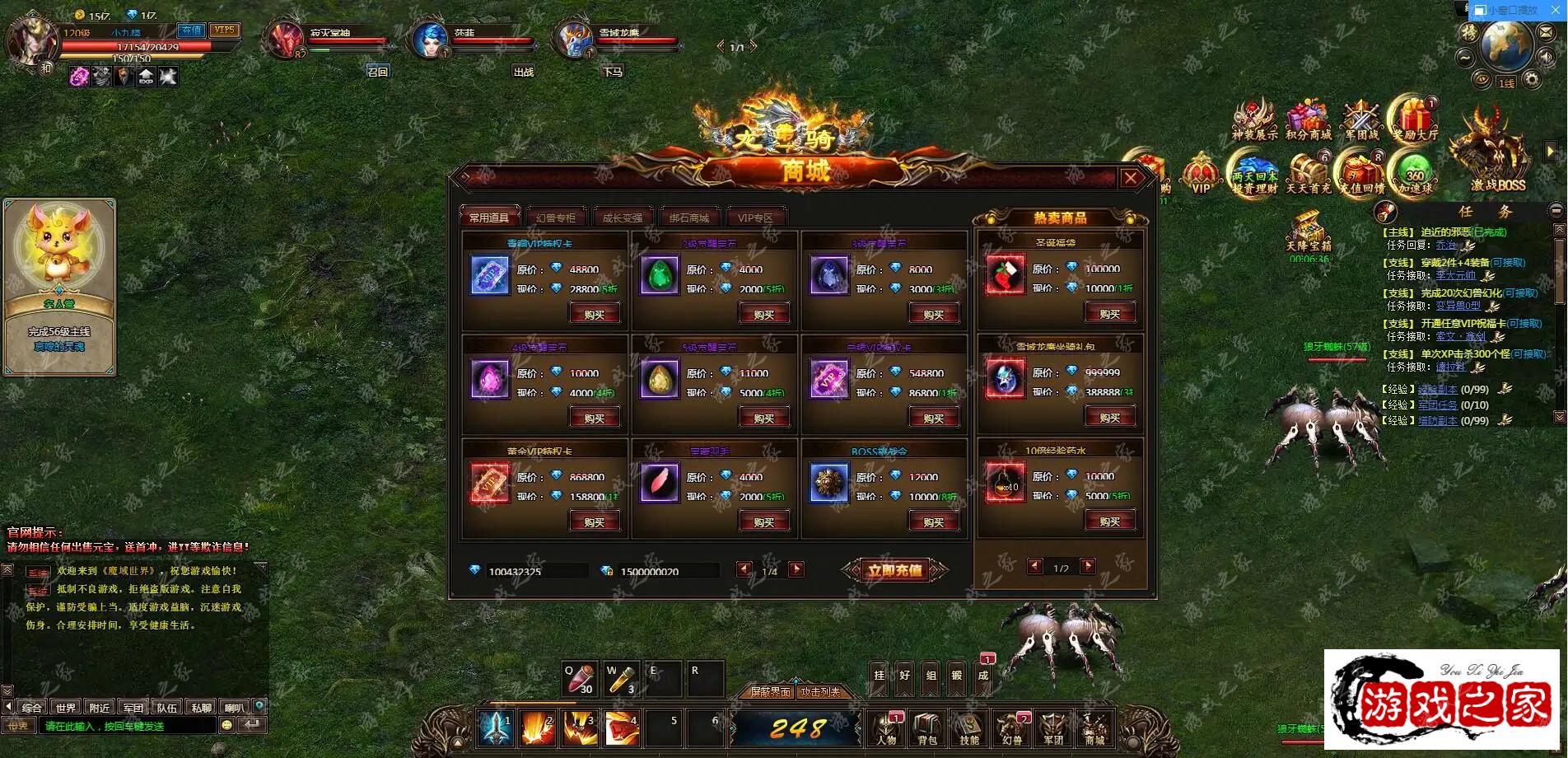Click the chat message input field
1568x758 pixels.
[128, 726]
